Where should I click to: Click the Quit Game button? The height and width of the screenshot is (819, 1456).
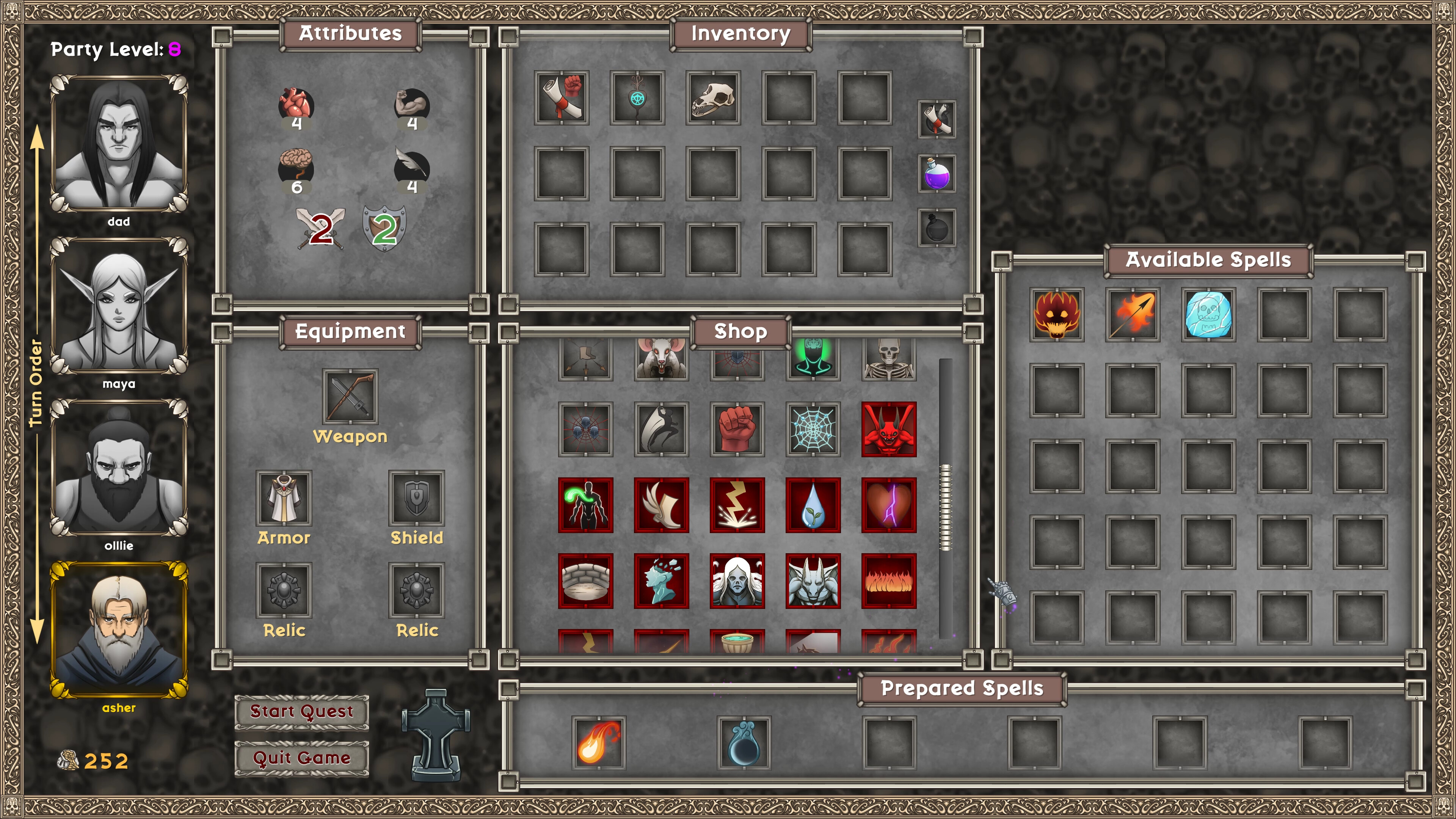pyautogui.click(x=301, y=758)
